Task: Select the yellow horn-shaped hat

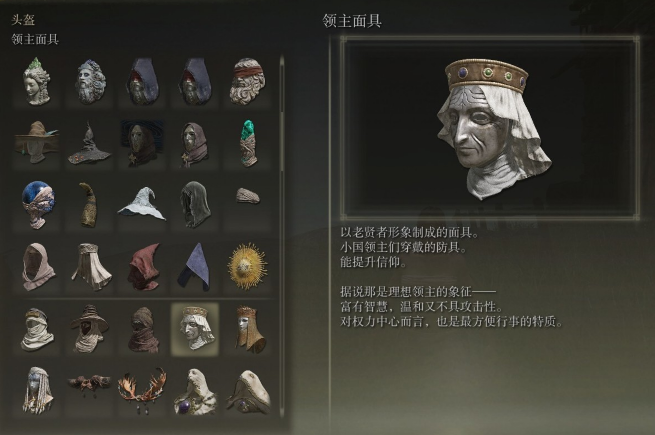Action: 90,204
